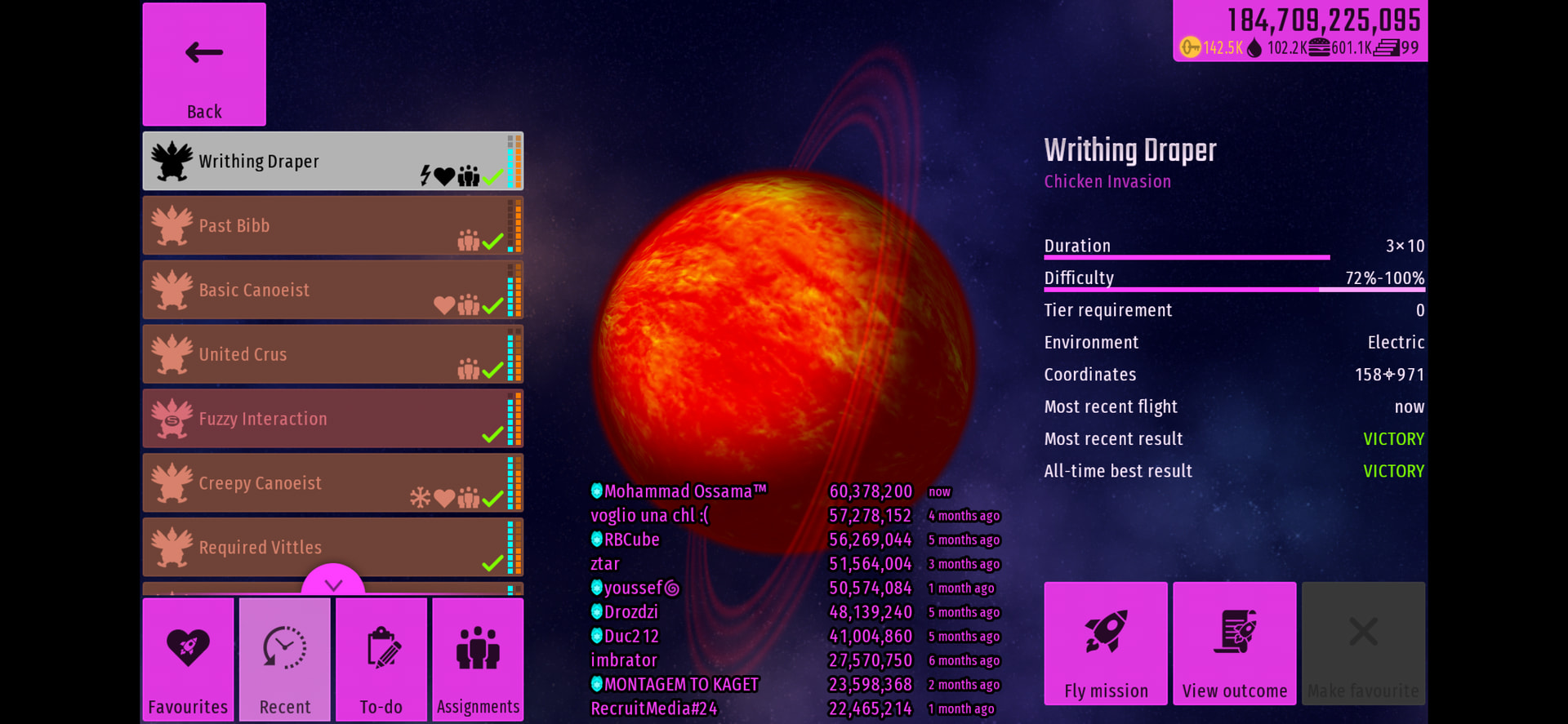Viewport: 1568px width, 724px height.
Task: Choose the Required Vittles mission
Action: pyautogui.click(x=332, y=548)
